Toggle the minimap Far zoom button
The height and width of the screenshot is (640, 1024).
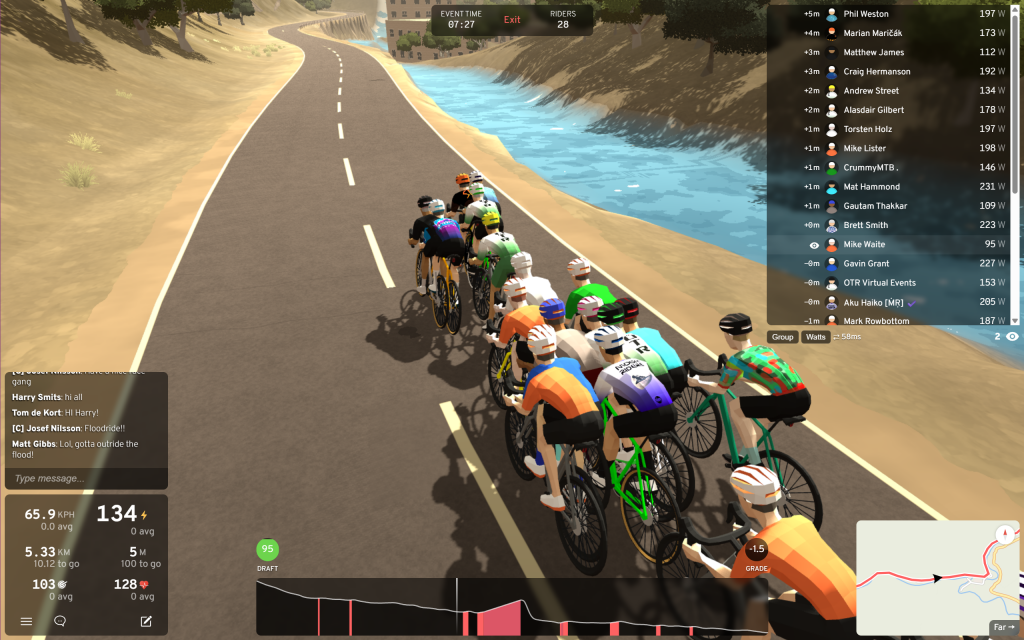point(1002,627)
